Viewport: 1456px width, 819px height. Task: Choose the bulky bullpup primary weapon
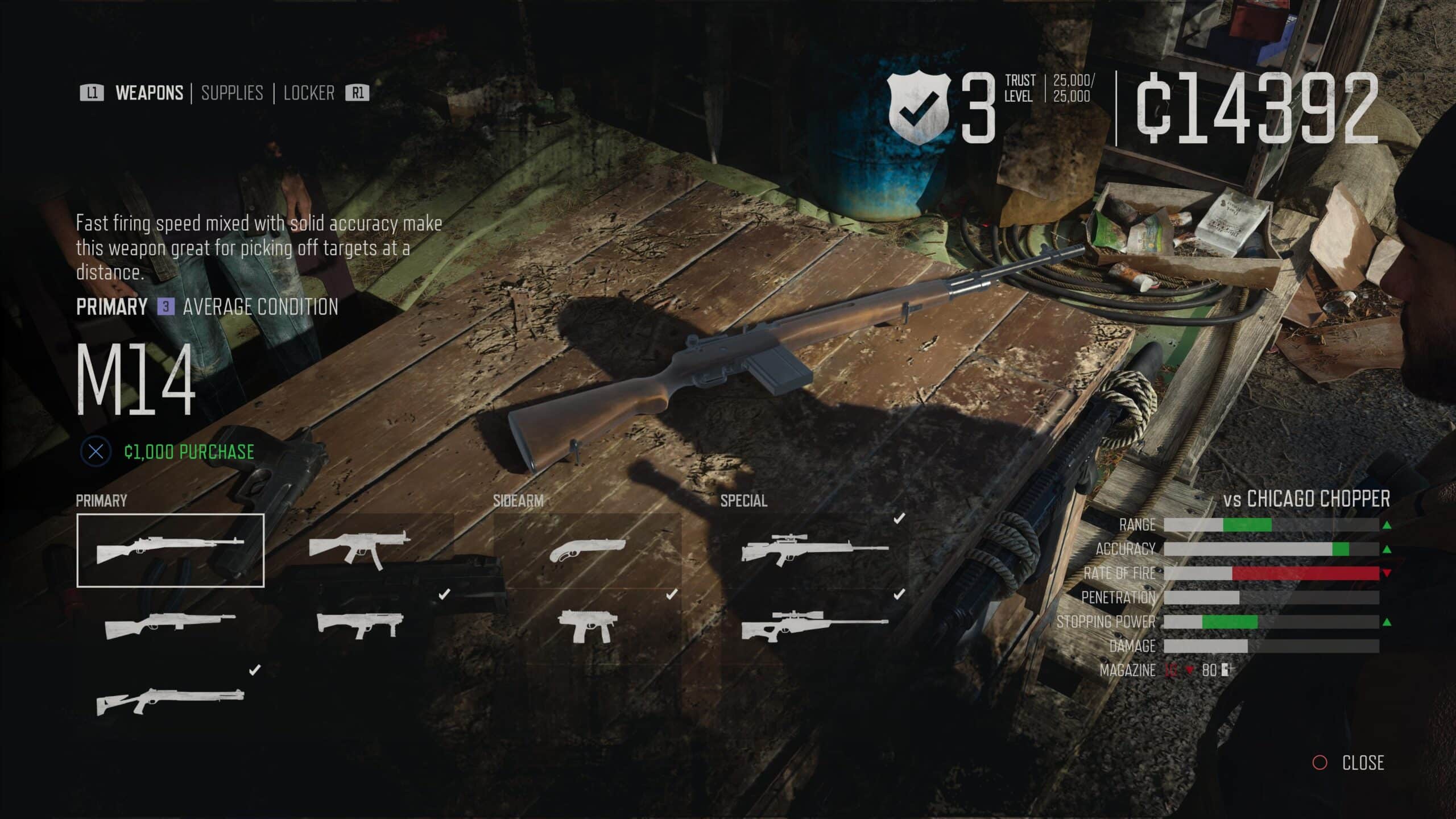point(359,626)
